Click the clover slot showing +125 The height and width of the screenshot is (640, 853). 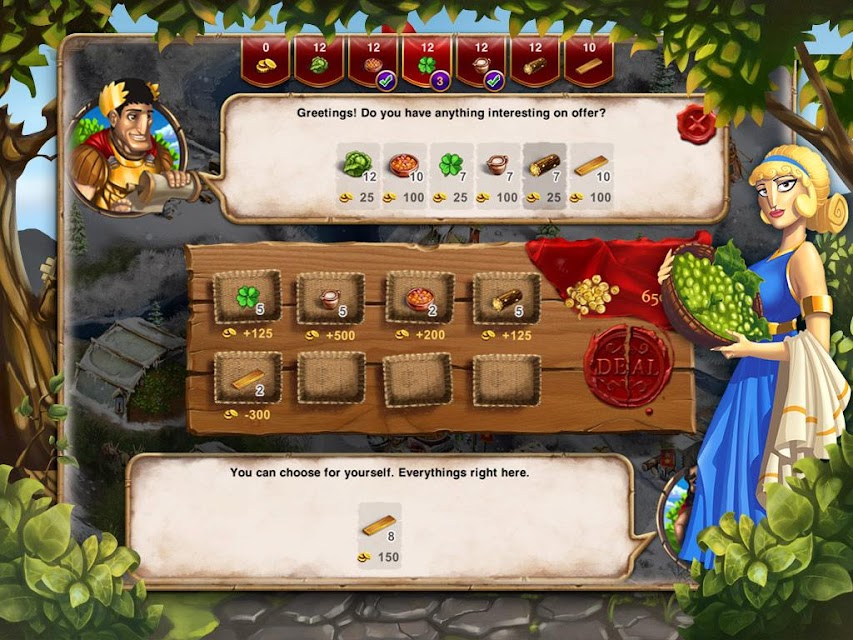pos(247,298)
